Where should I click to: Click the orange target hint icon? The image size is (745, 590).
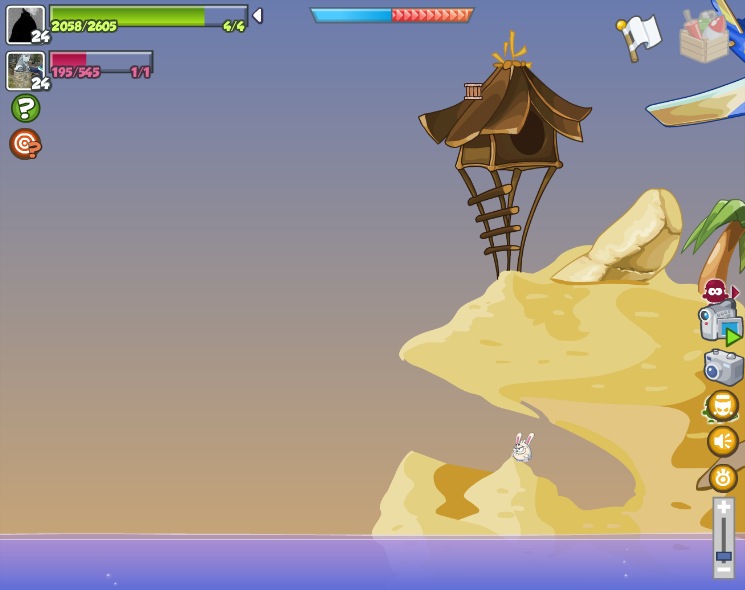(x=25, y=144)
